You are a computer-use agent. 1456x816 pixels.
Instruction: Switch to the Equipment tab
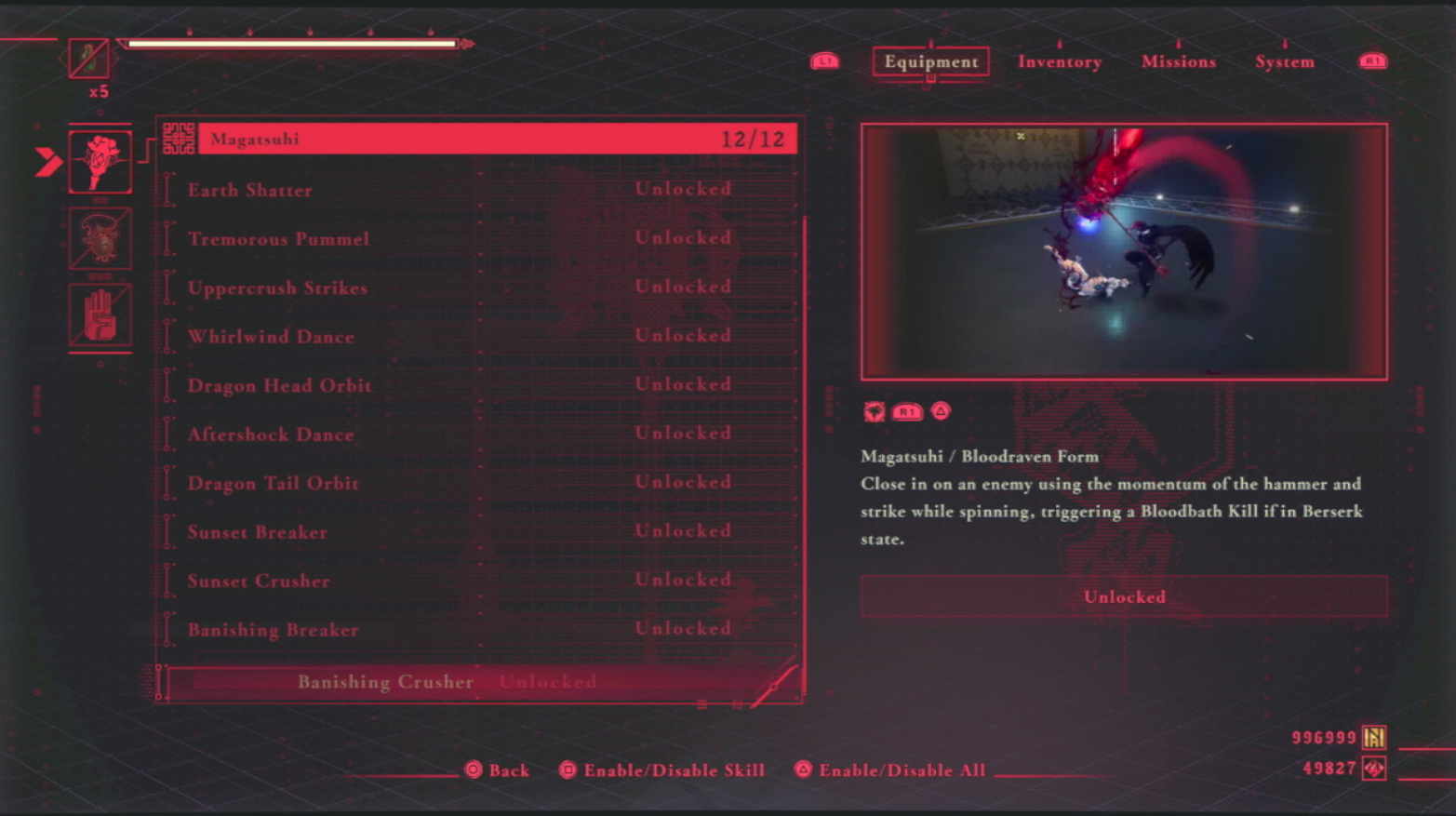[930, 61]
